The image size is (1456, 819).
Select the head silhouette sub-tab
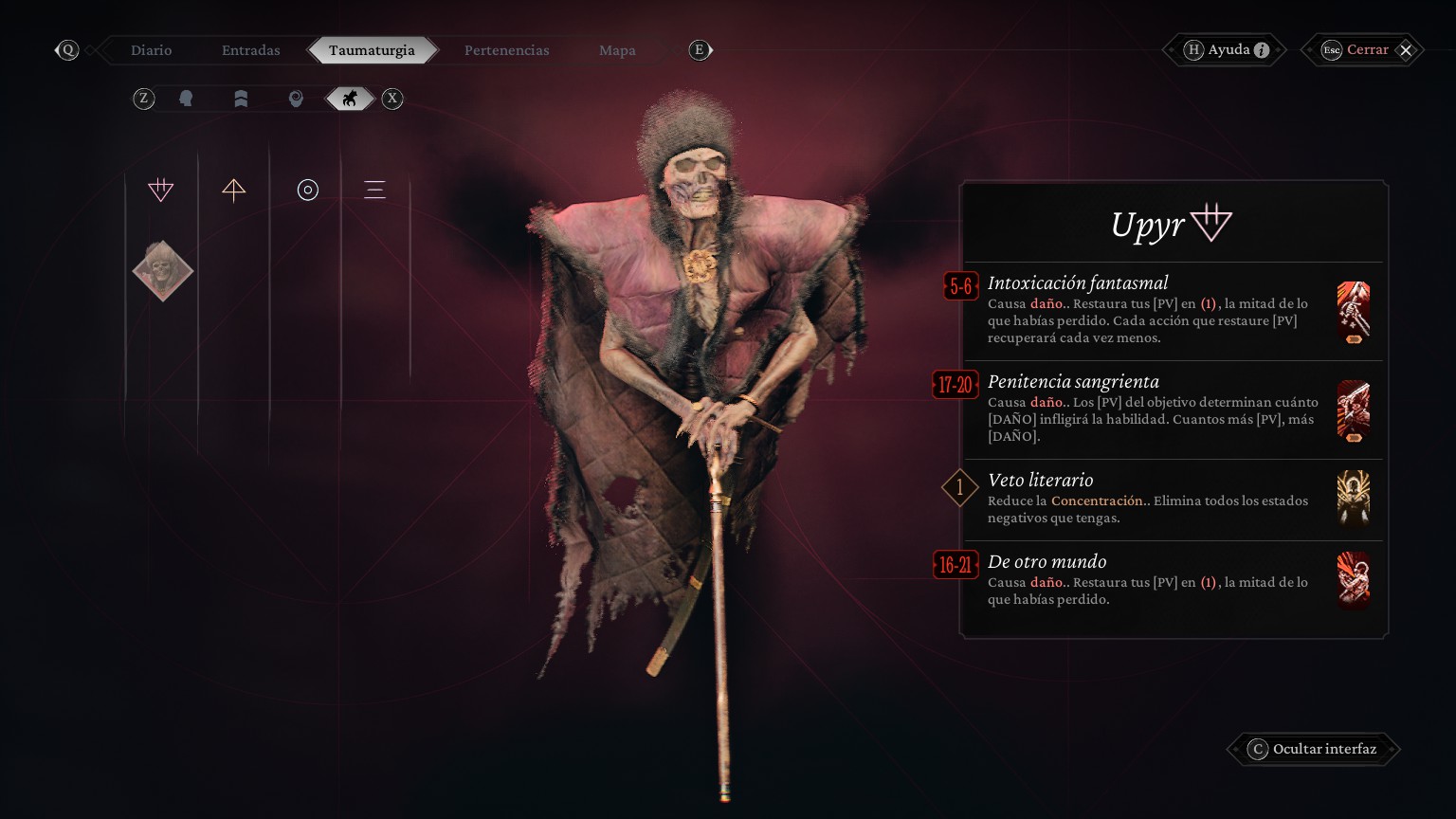coord(186,99)
